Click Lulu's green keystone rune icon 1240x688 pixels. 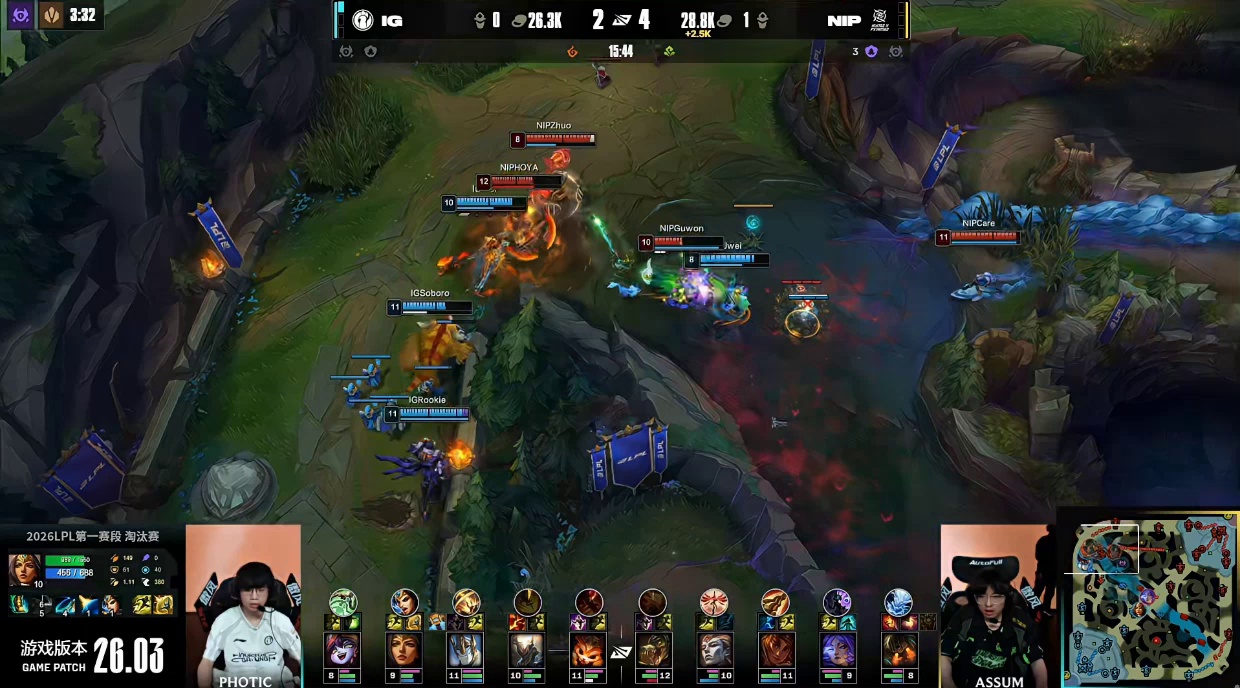click(x=342, y=601)
